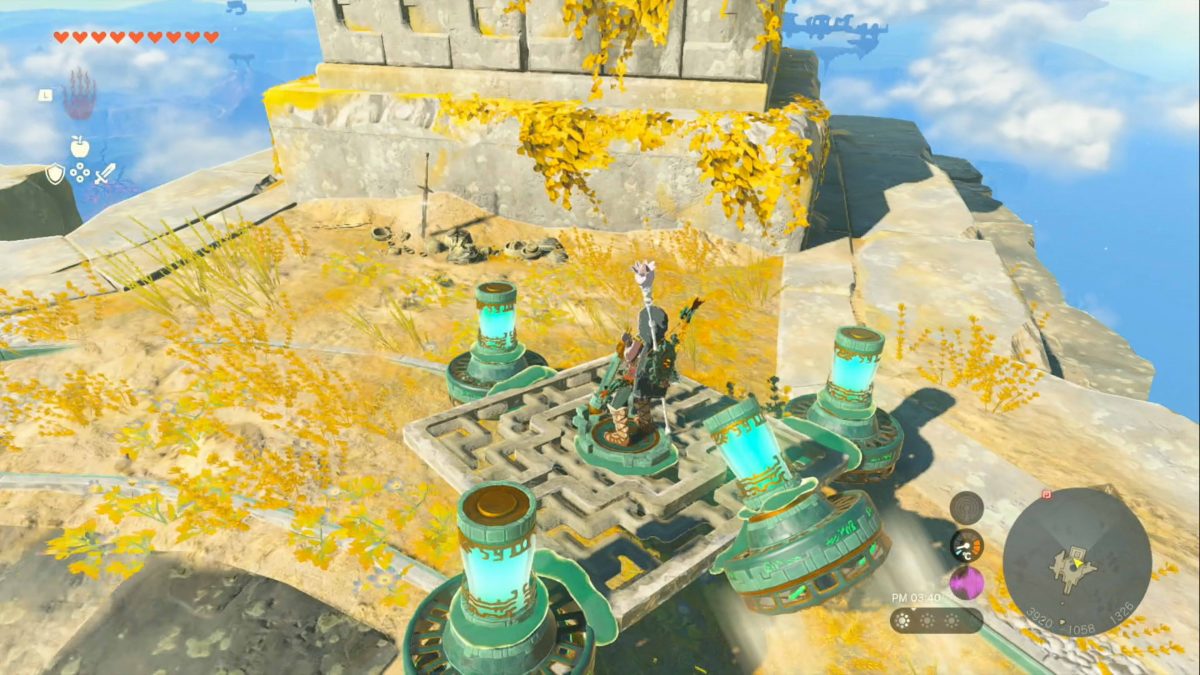Click the apple item shortcut icon

tap(80, 147)
